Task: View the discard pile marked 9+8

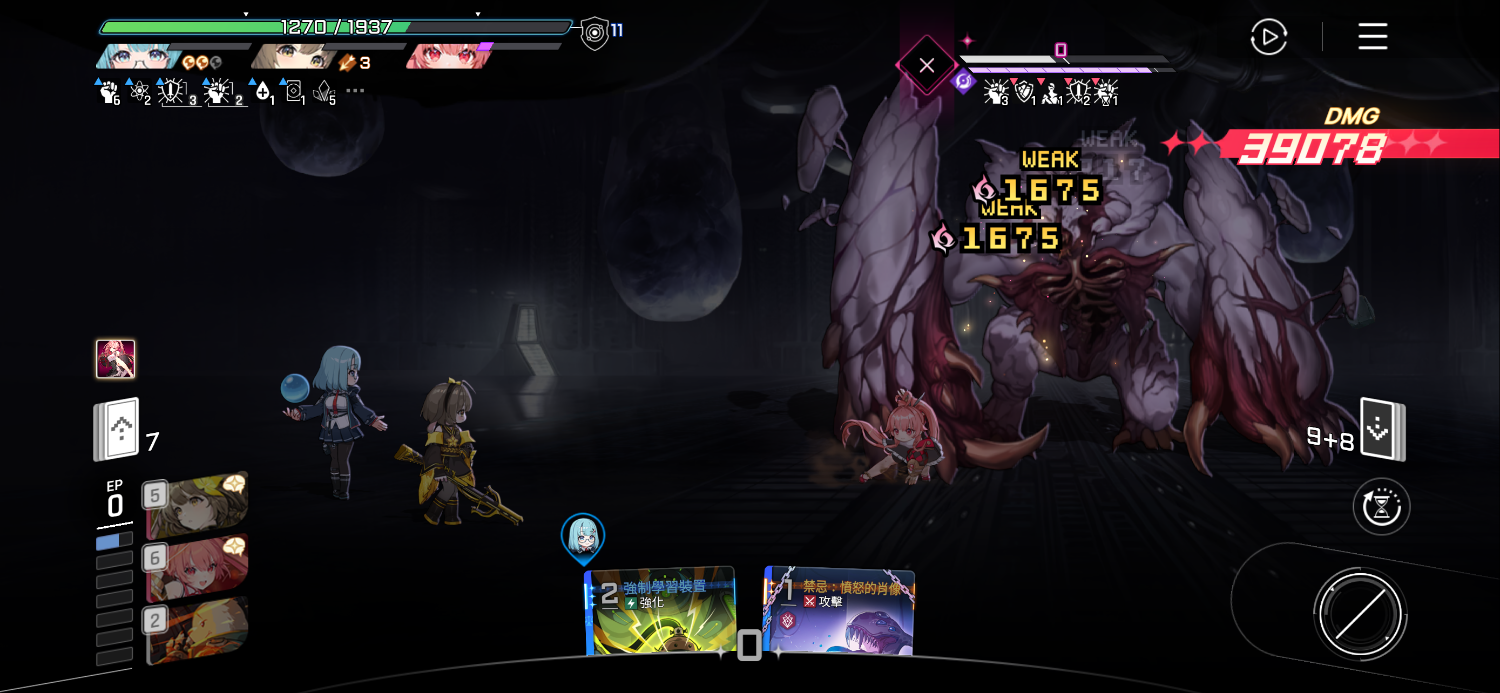Action: [1382, 430]
